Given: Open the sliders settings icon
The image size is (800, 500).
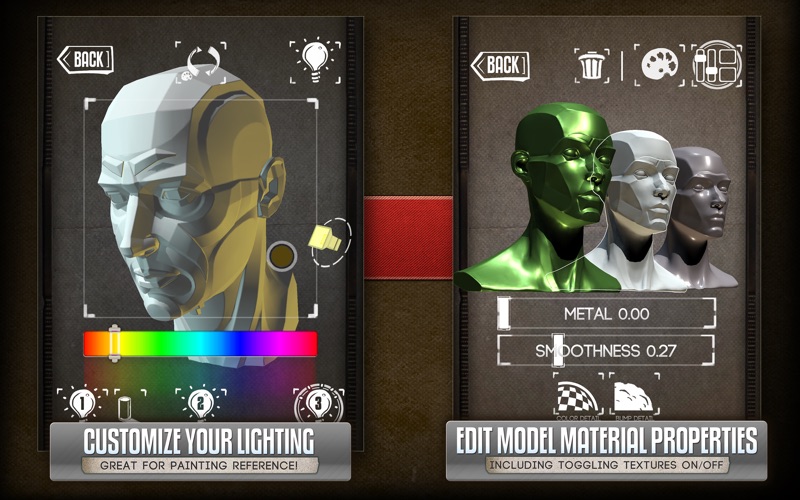Looking at the screenshot, I should tap(715, 64).
